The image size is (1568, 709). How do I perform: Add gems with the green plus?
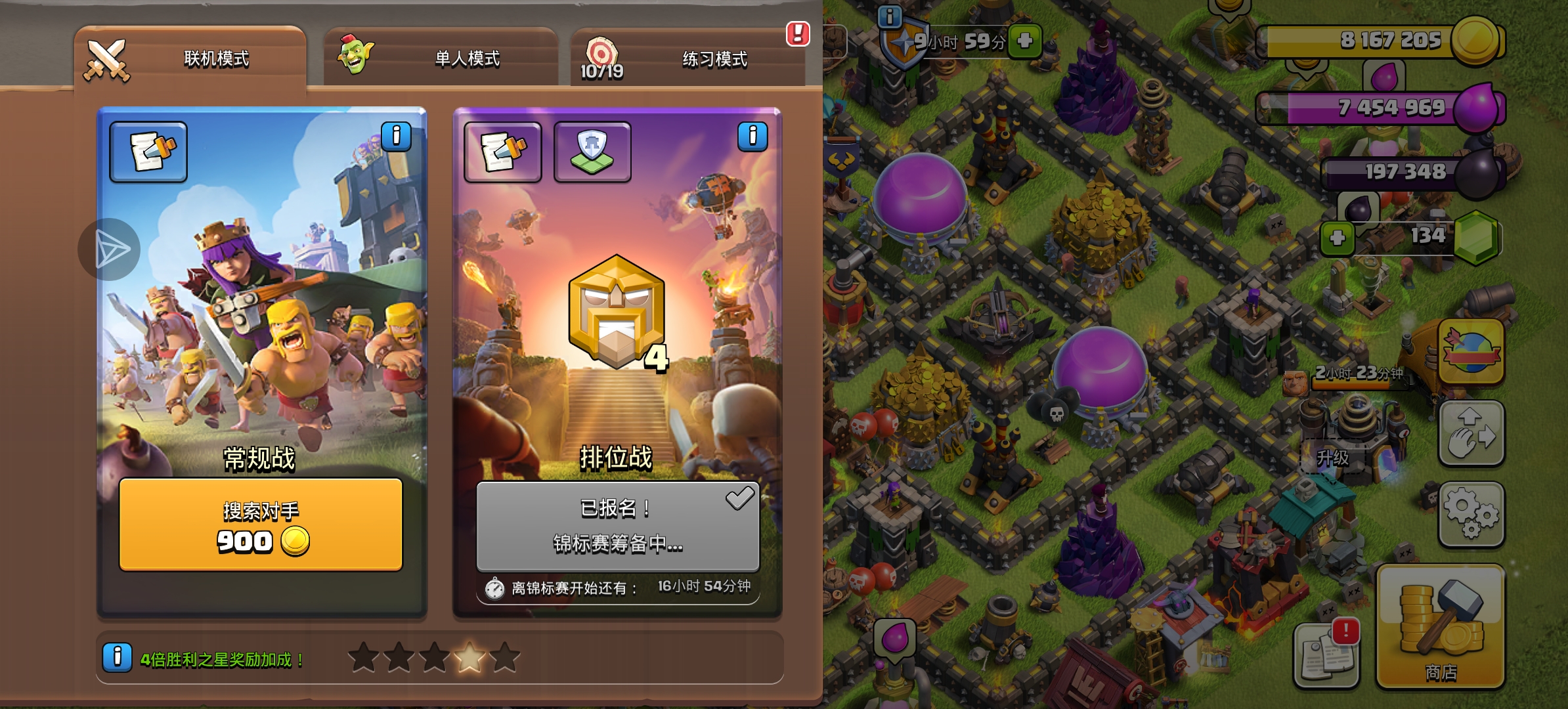tap(1338, 238)
